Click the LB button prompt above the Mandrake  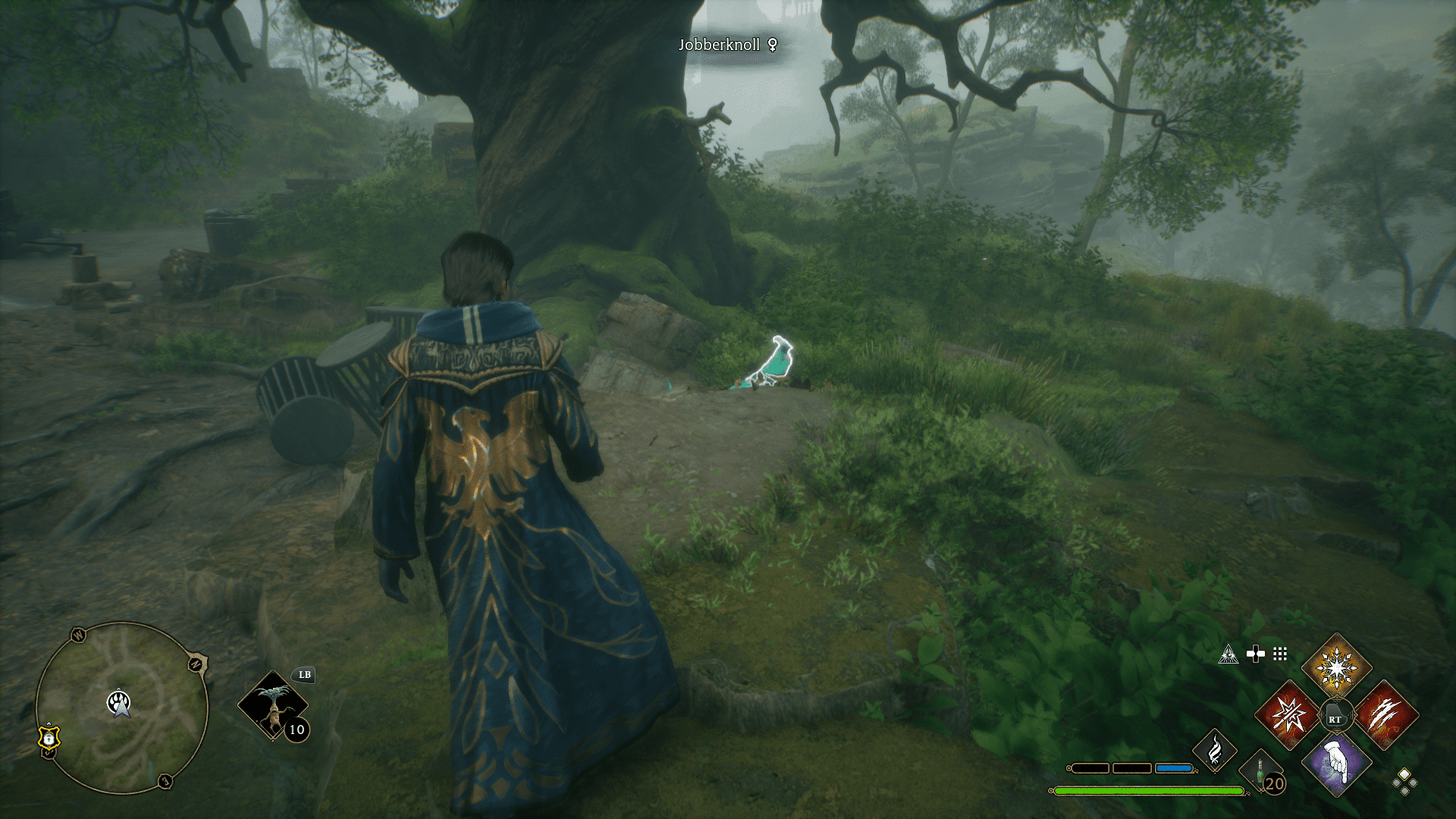[x=303, y=675]
